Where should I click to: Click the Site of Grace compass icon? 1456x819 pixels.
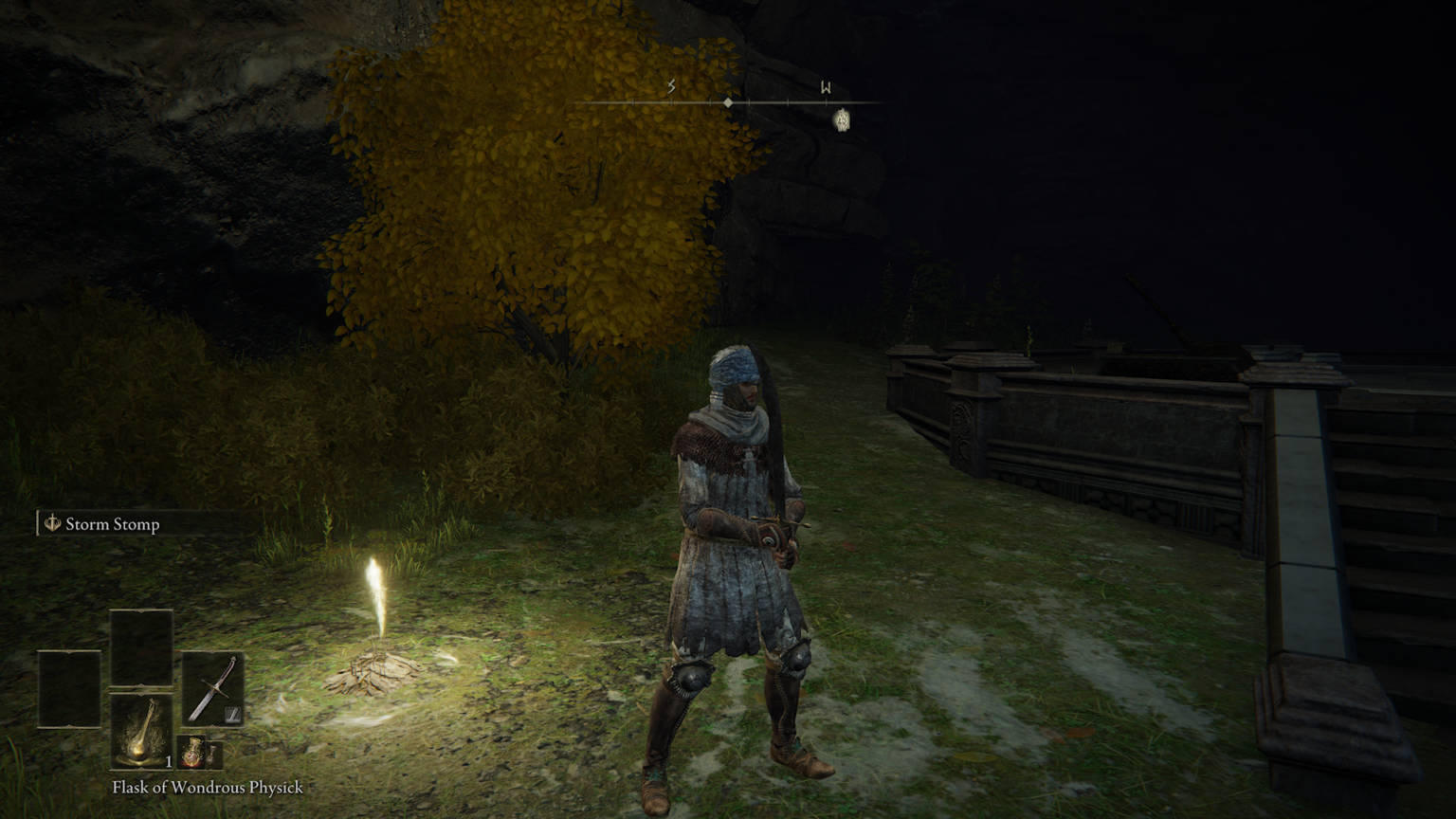point(843,120)
